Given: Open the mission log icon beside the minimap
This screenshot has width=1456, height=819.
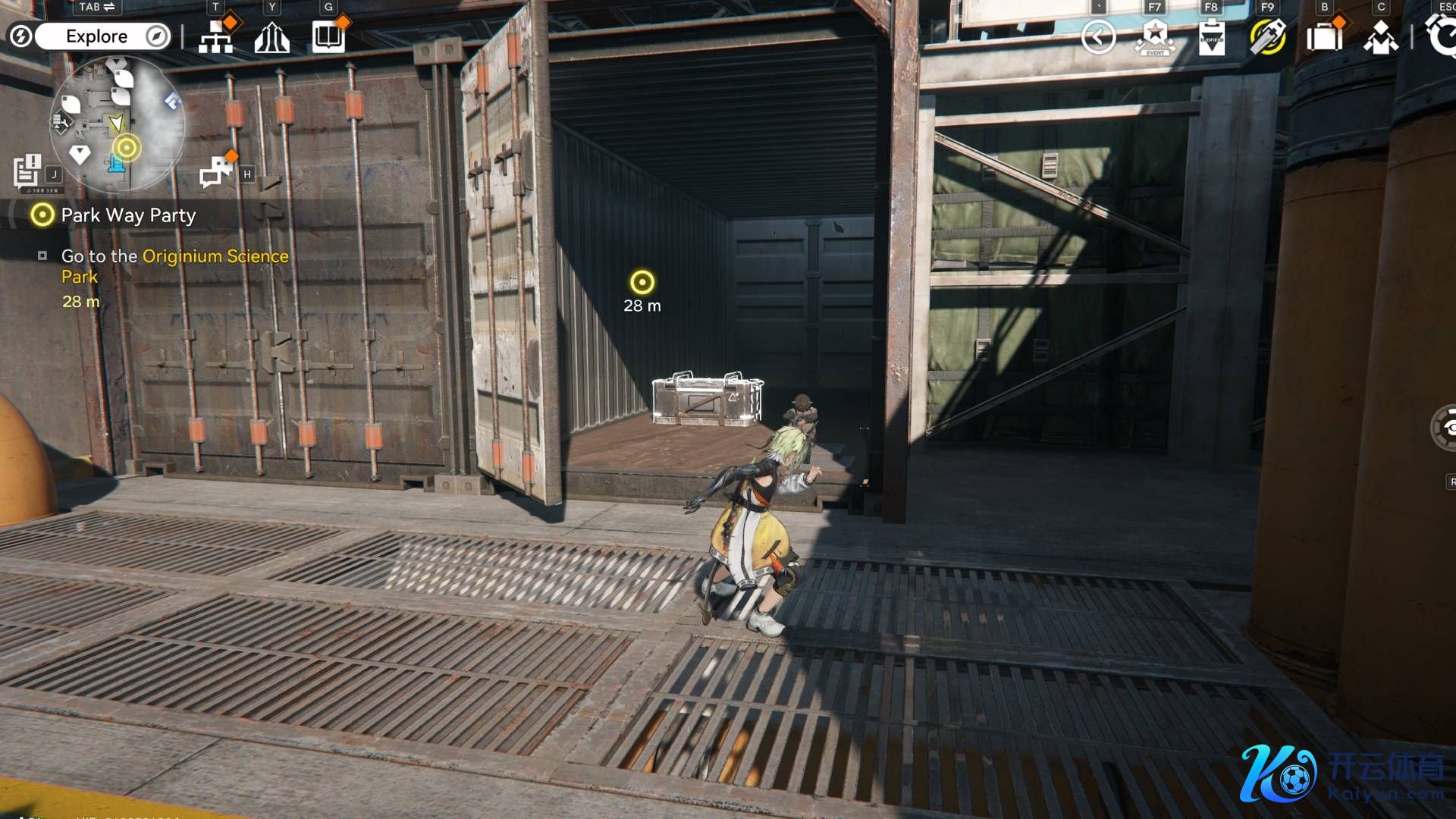Looking at the screenshot, I should point(27,171).
